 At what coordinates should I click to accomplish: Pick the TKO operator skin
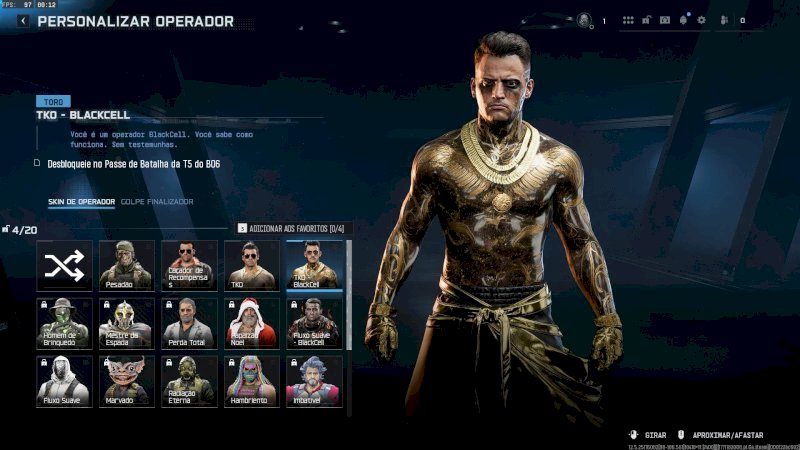coord(252,265)
